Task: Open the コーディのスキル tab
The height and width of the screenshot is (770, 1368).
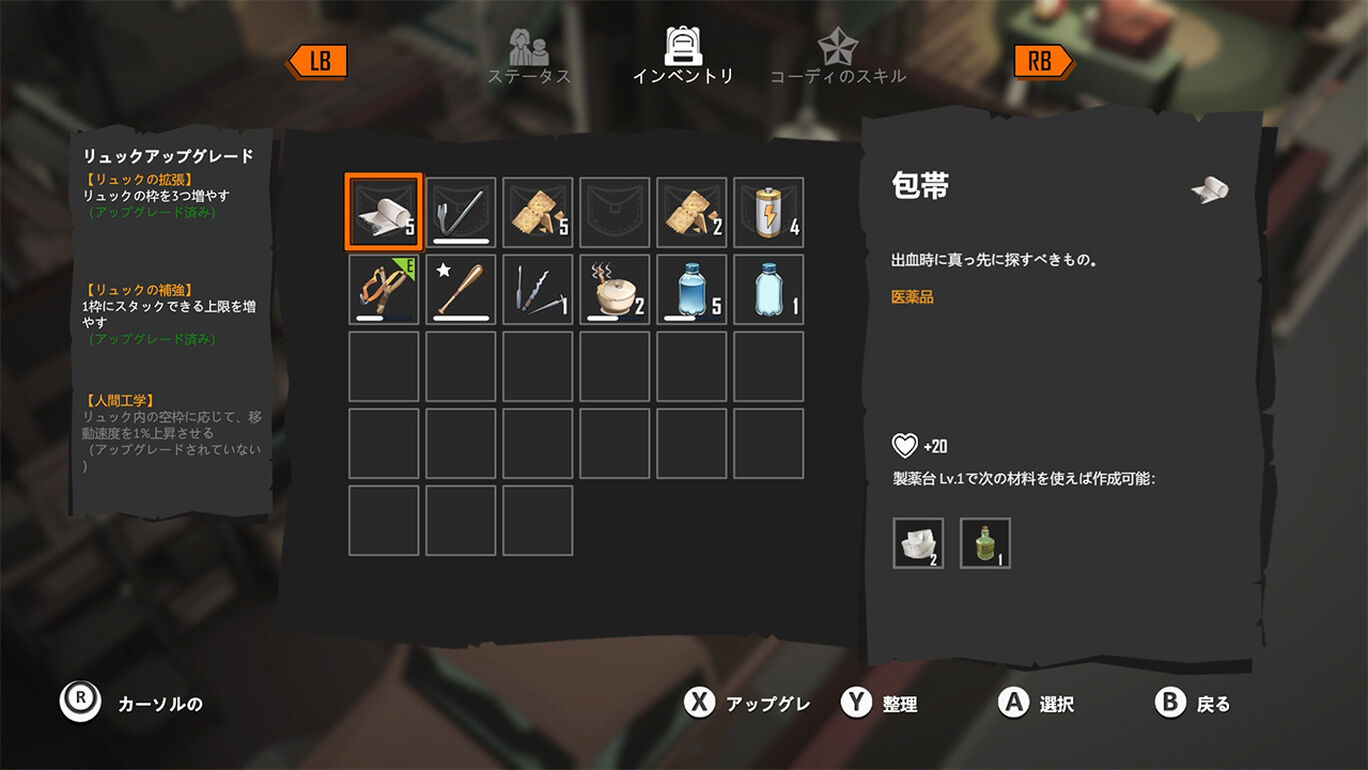Action: point(837,58)
